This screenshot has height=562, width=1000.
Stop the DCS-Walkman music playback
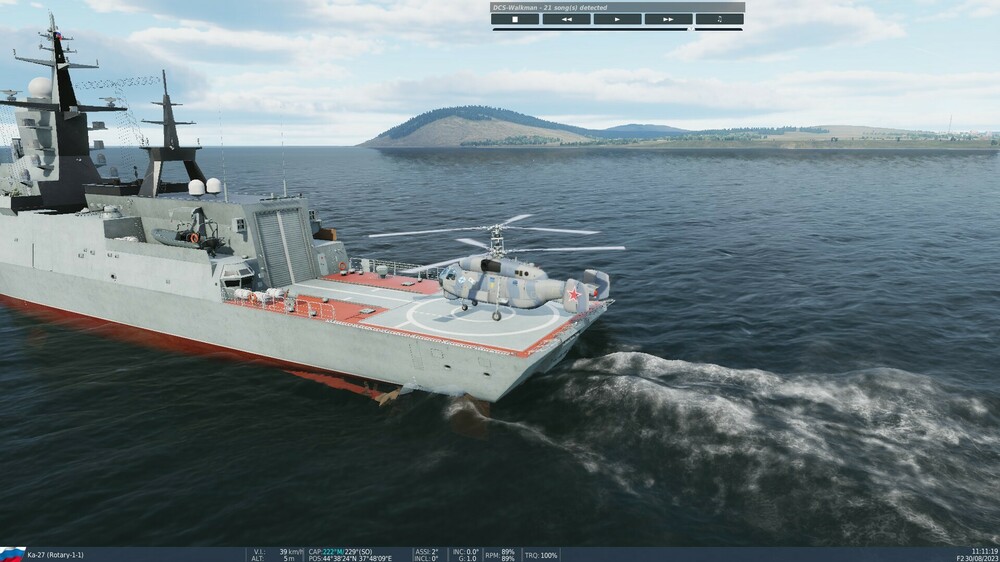click(x=515, y=19)
